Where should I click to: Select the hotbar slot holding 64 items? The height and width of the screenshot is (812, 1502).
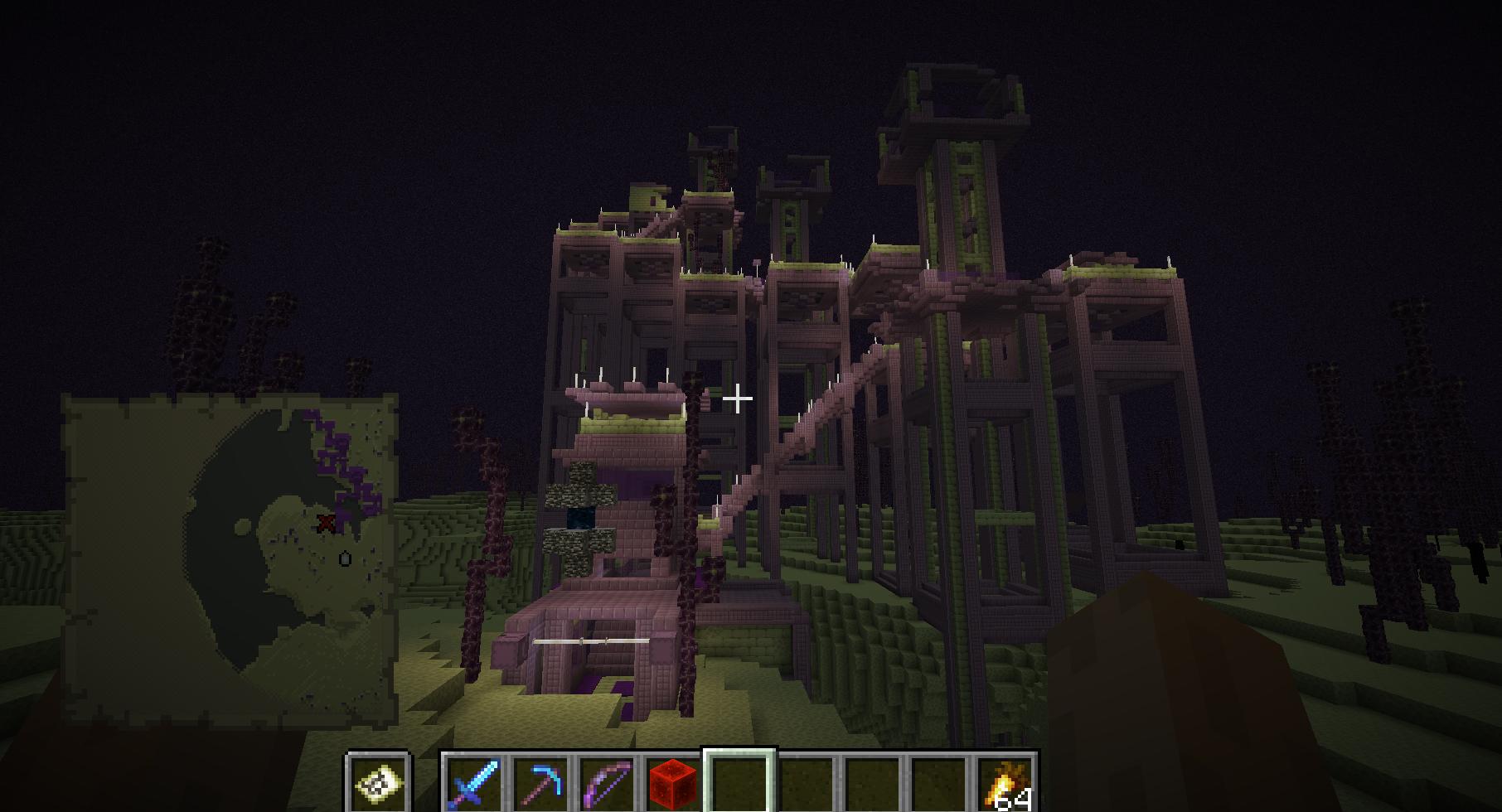click(x=1007, y=782)
